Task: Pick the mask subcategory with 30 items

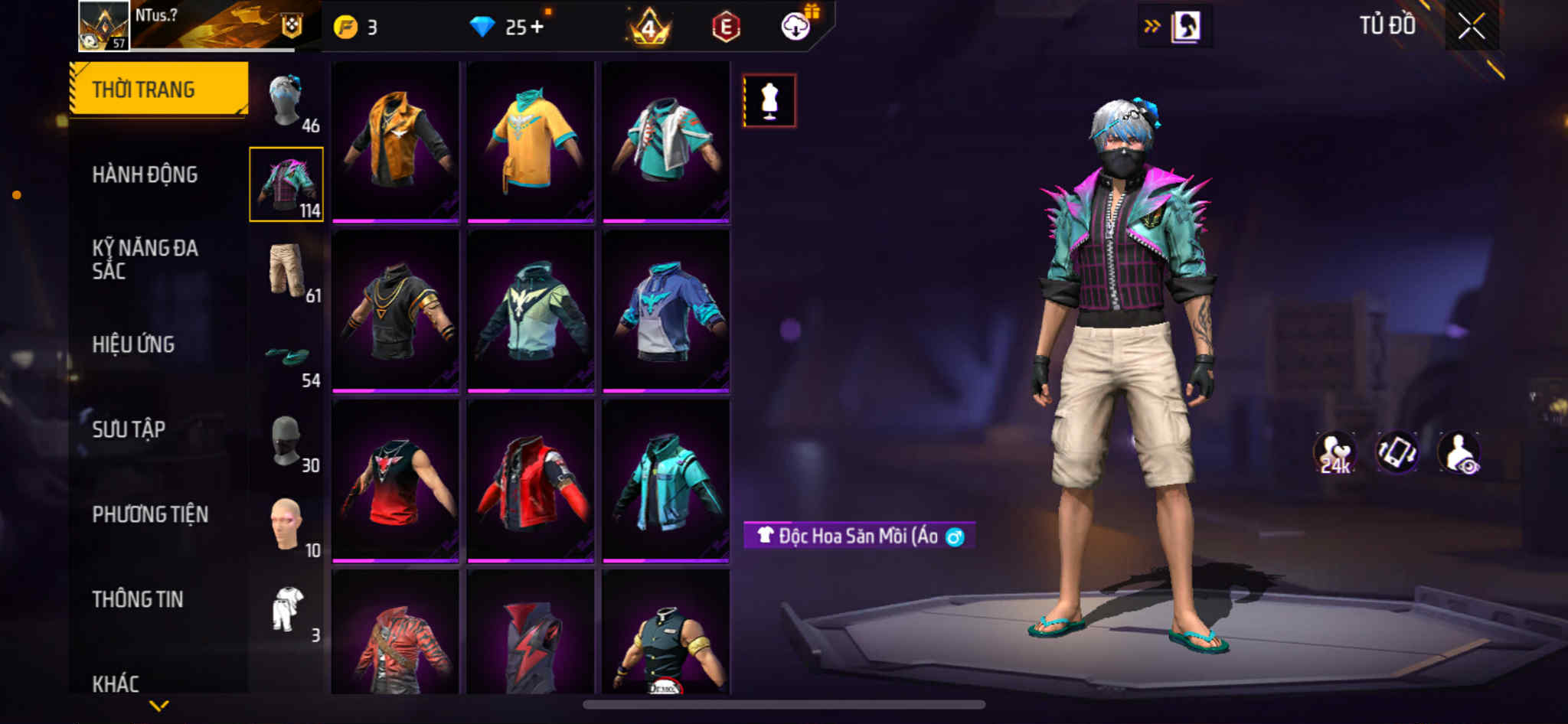Action: coord(288,442)
